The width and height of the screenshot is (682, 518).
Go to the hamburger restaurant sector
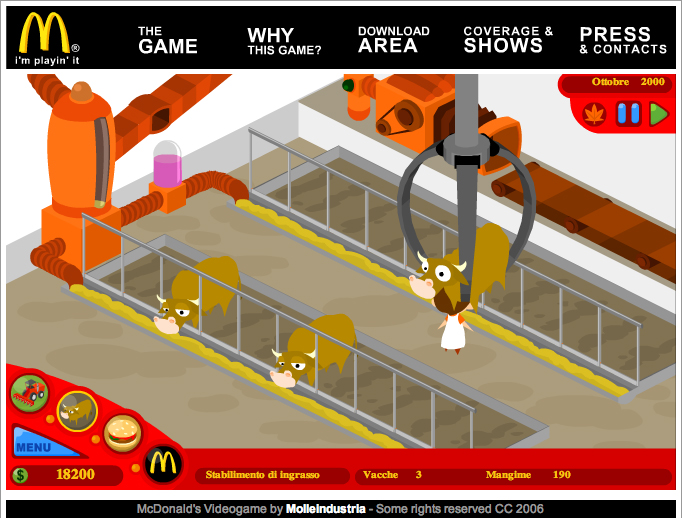122,432
